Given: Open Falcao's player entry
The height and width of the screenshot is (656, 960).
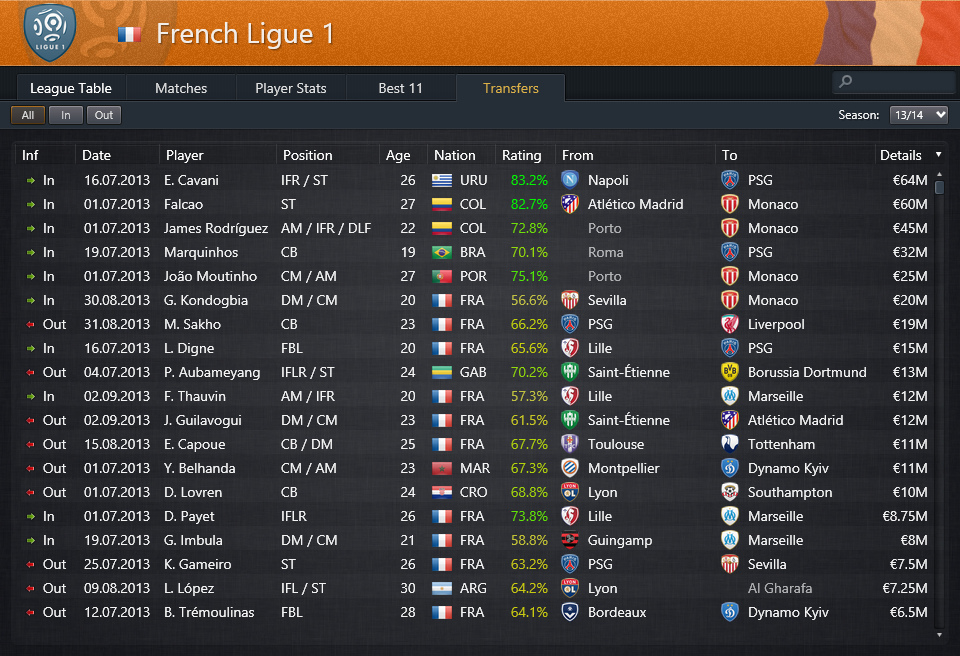Looking at the screenshot, I should pos(183,204).
